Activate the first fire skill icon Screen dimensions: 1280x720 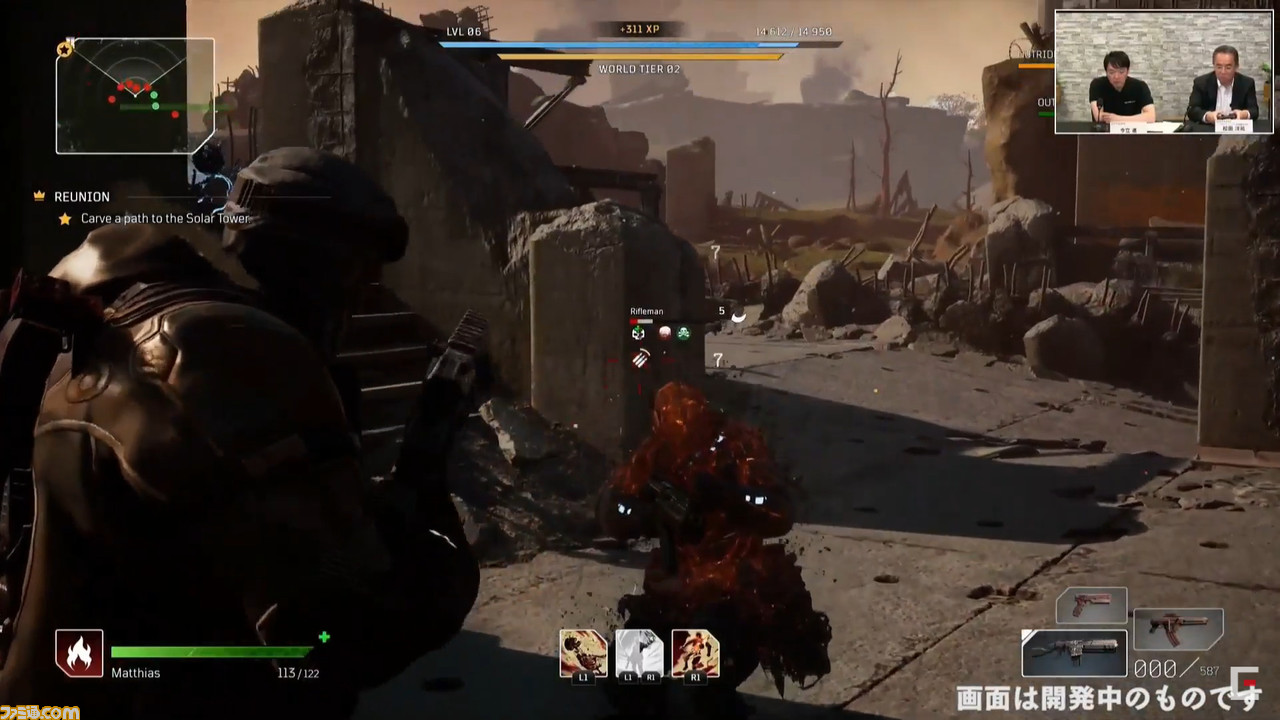(583, 653)
